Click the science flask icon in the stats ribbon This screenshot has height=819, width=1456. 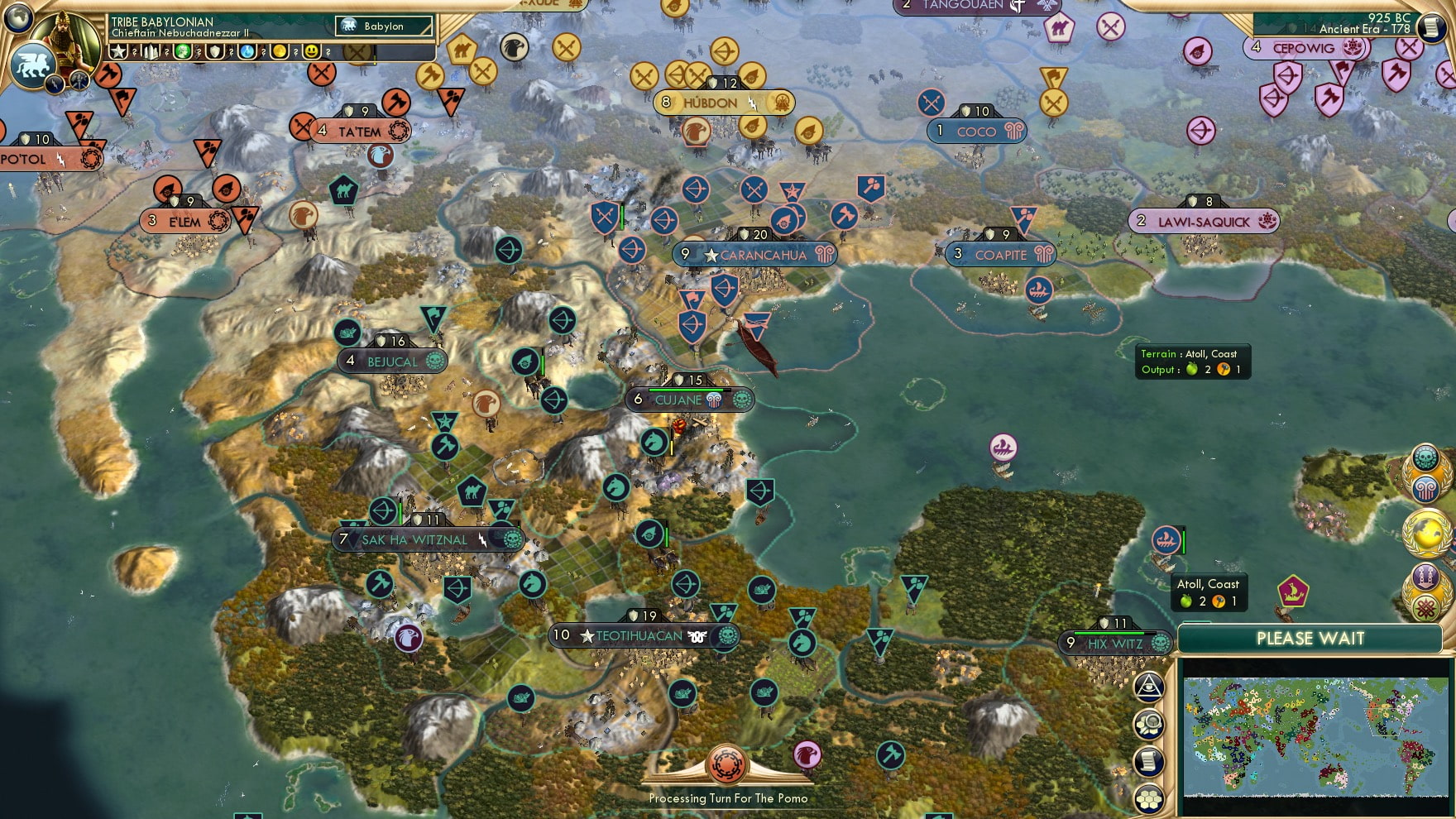pyautogui.click(x=247, y=51)
